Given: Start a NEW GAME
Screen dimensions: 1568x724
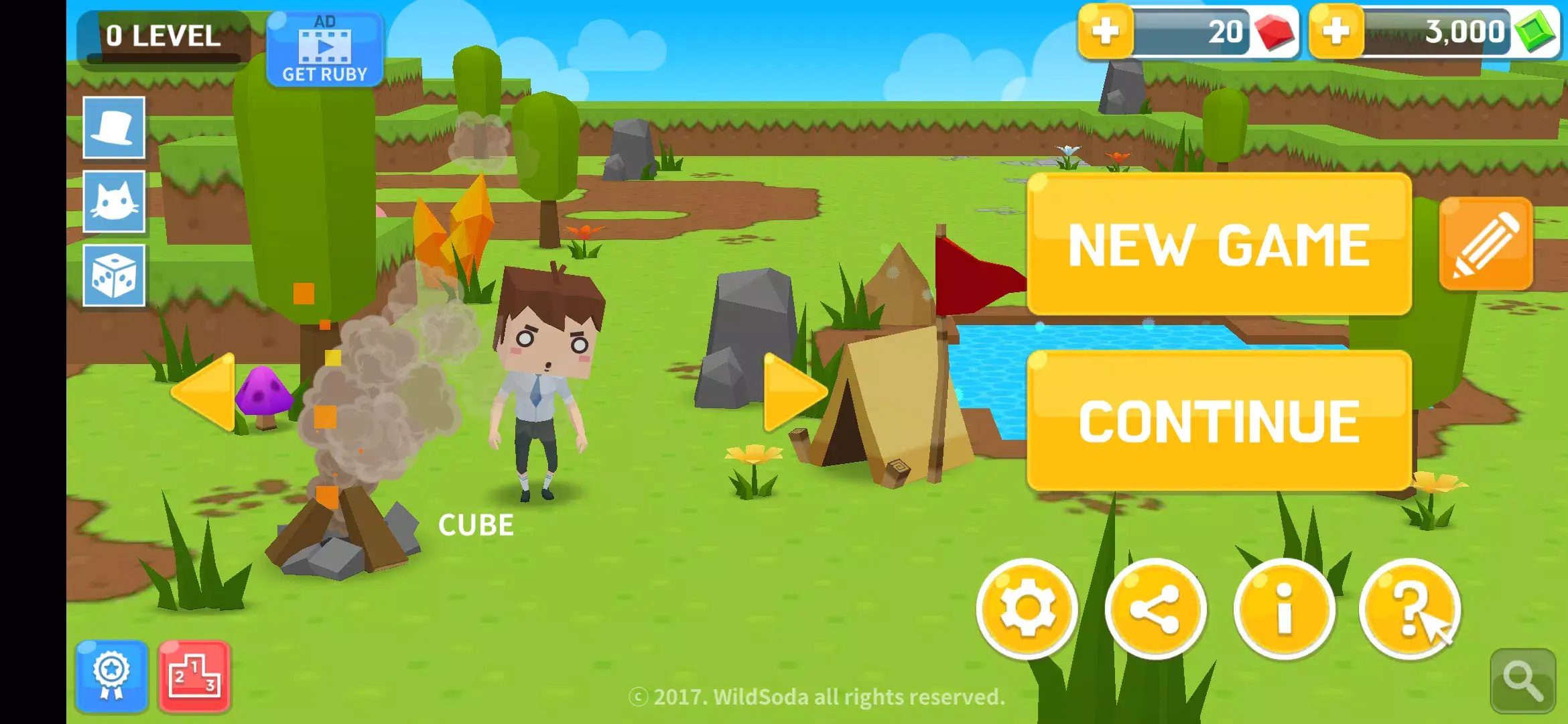Looking at the screenshot, I should 1220,245.
